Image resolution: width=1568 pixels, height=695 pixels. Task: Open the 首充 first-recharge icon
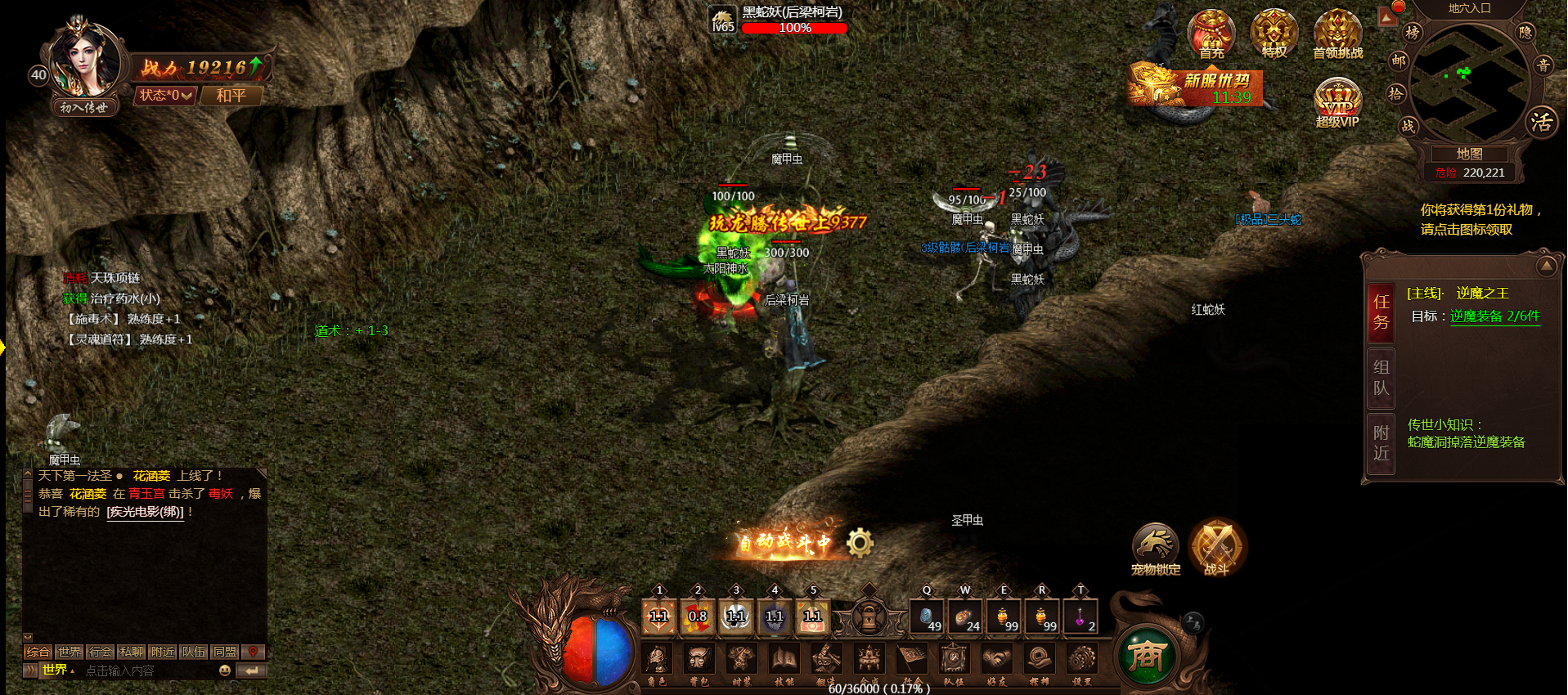coord(1211,34)
